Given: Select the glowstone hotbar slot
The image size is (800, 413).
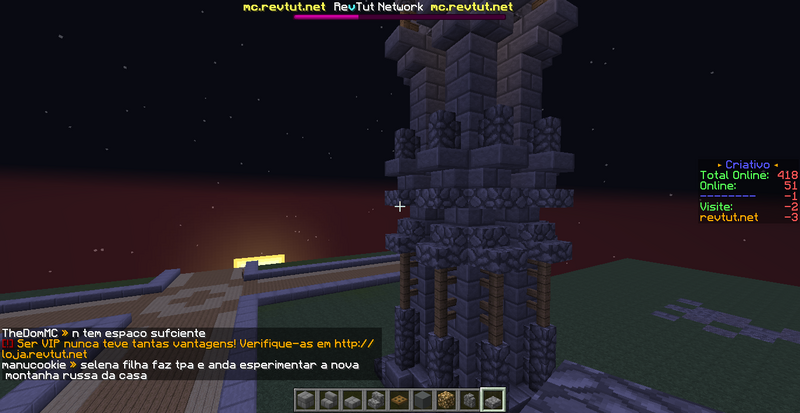Looking at the screenshot, I should click(x=445, y=400).
